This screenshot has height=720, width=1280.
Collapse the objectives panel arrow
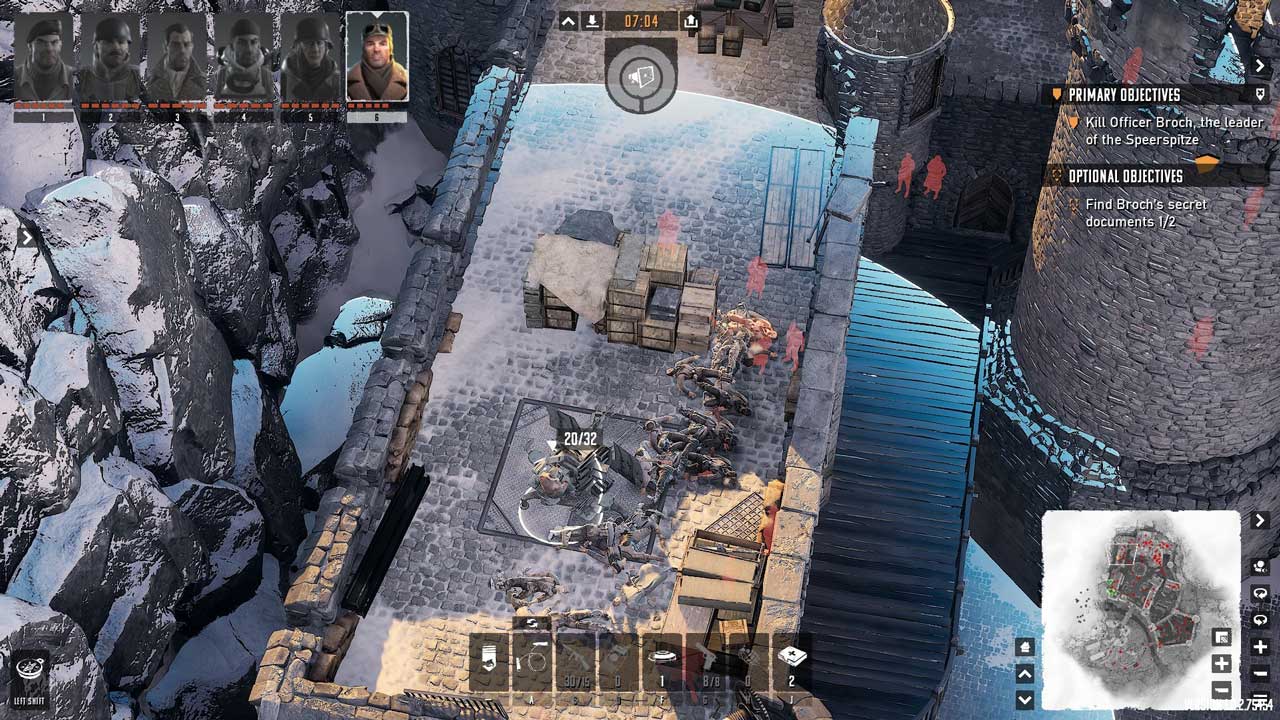[x=1260, y=65]
